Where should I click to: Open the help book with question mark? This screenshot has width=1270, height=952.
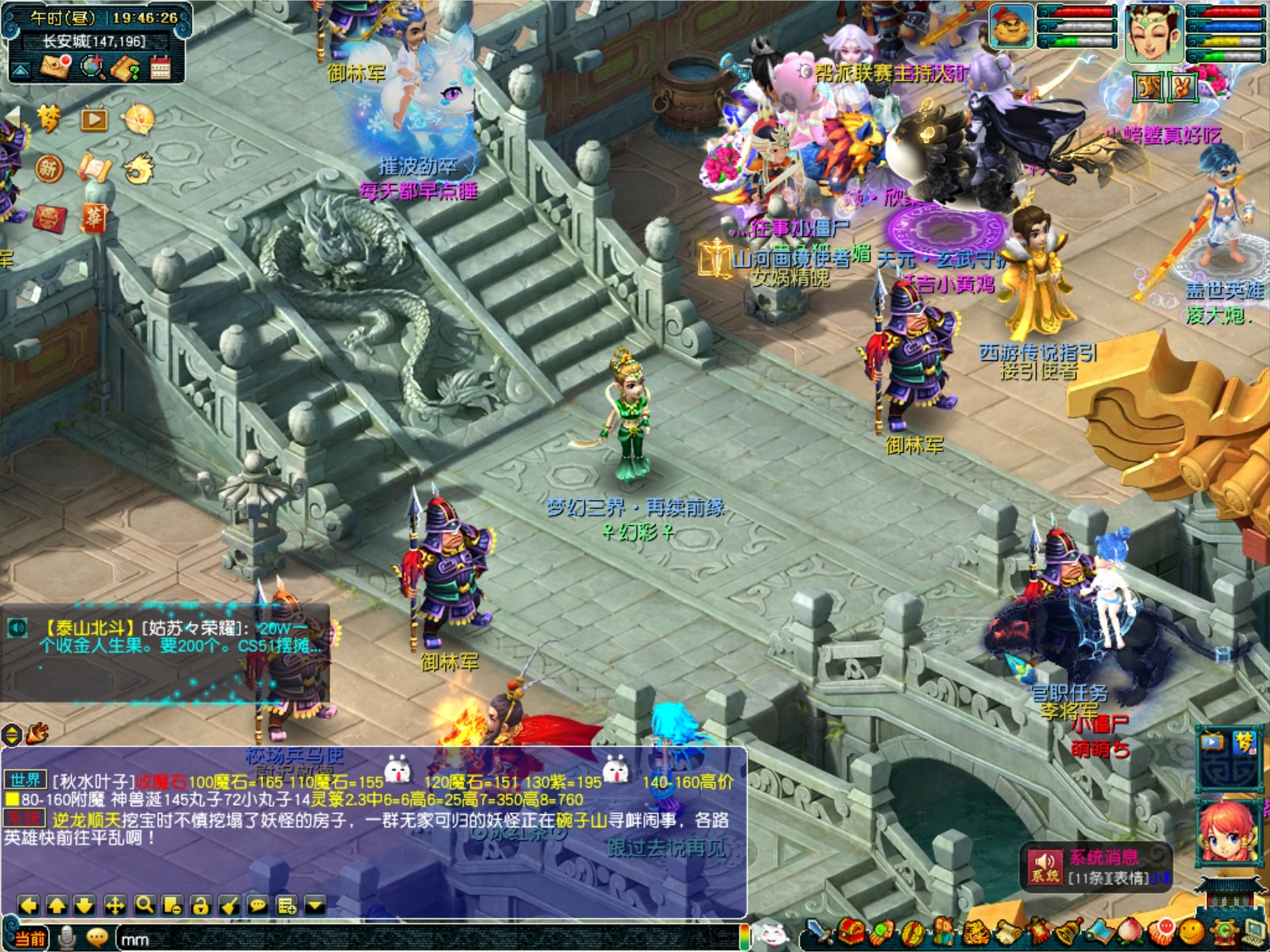[126, 67]
